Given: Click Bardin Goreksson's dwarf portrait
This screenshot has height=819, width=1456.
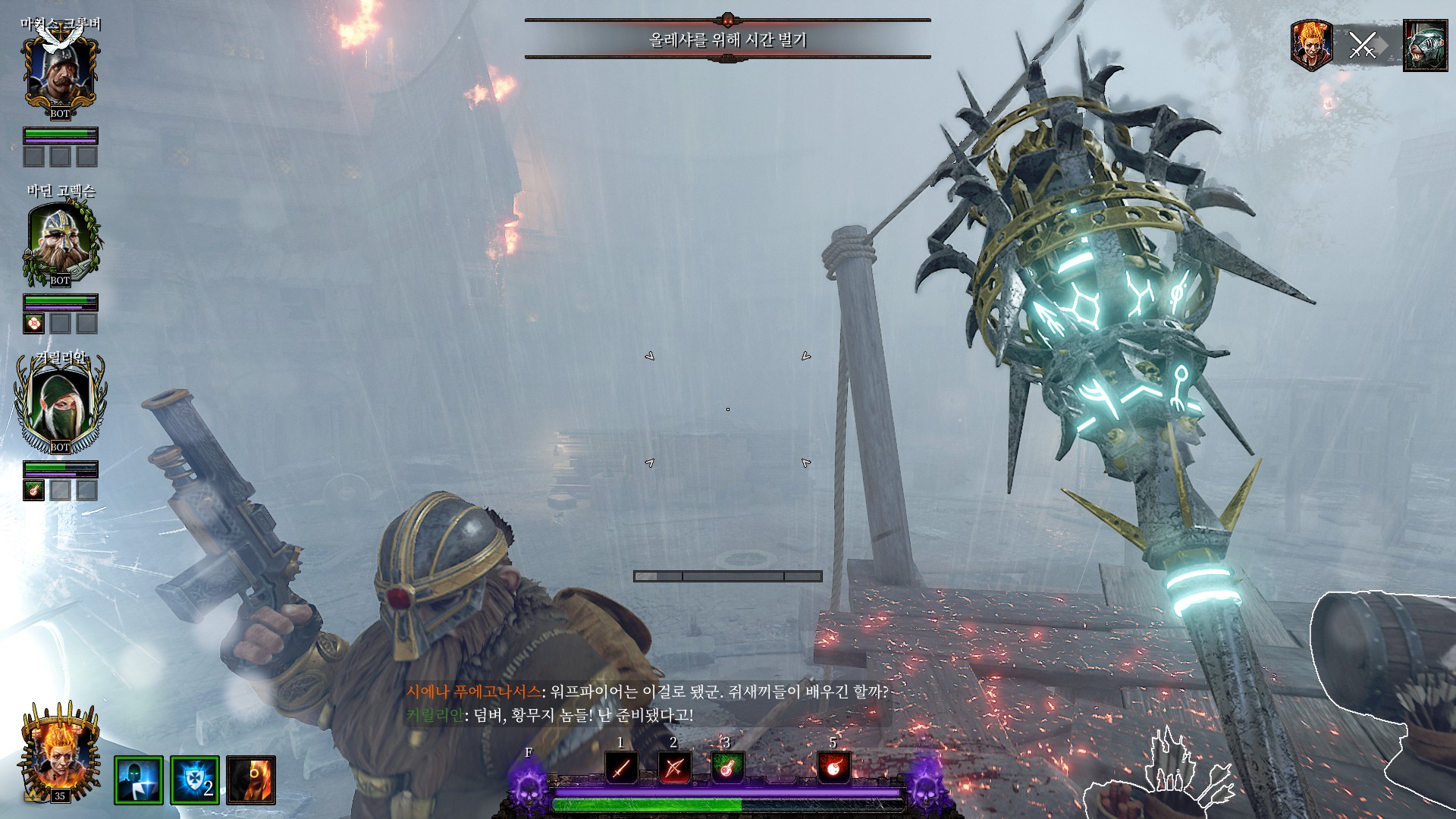Looking at the screenshot, I should tap(60, 240).
